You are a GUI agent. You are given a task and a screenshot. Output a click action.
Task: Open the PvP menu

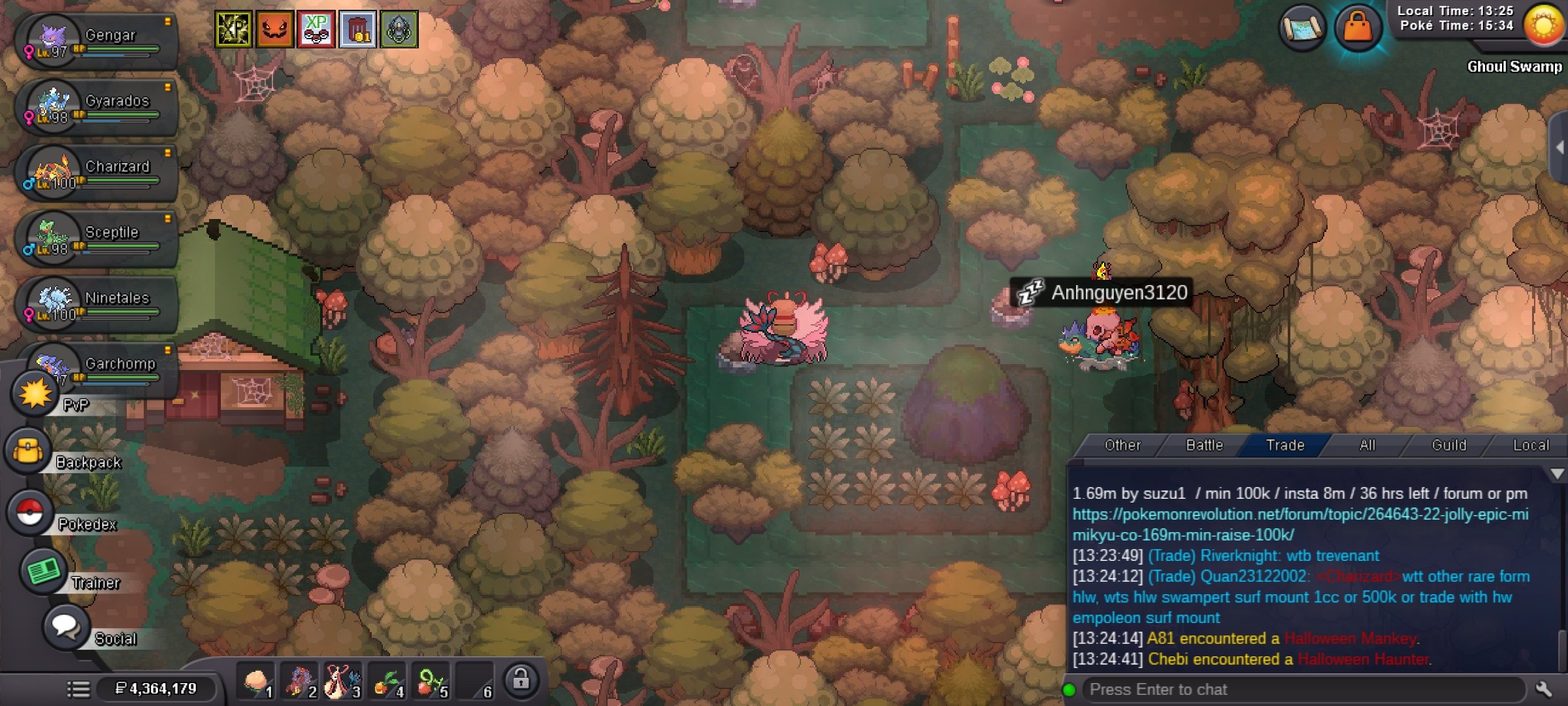click(x=35, y=394)
